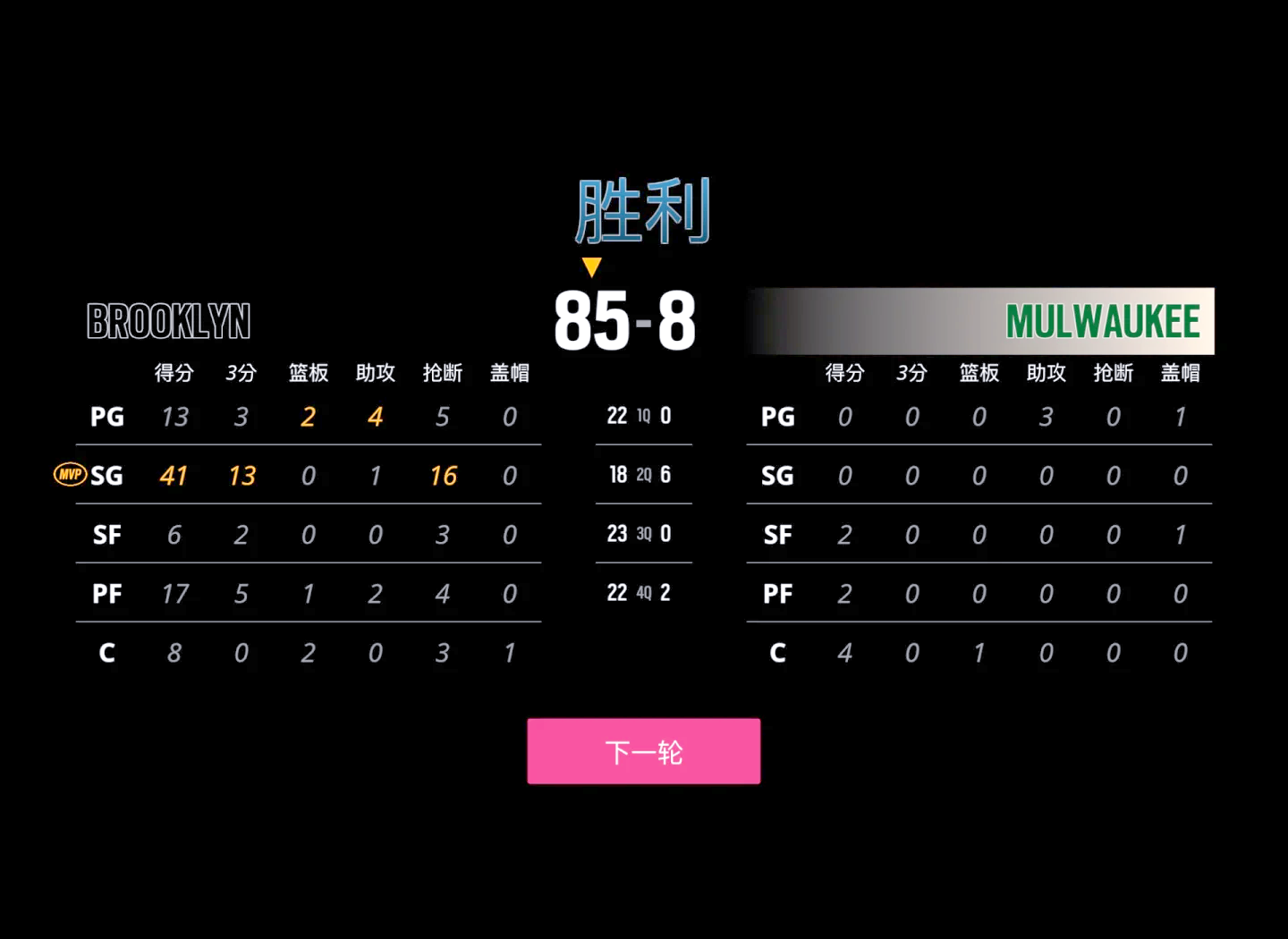Screen dimensions: 1288x939
Task: Click the 篮板 column header for Mulwaukee
Action: coord(979,374)
